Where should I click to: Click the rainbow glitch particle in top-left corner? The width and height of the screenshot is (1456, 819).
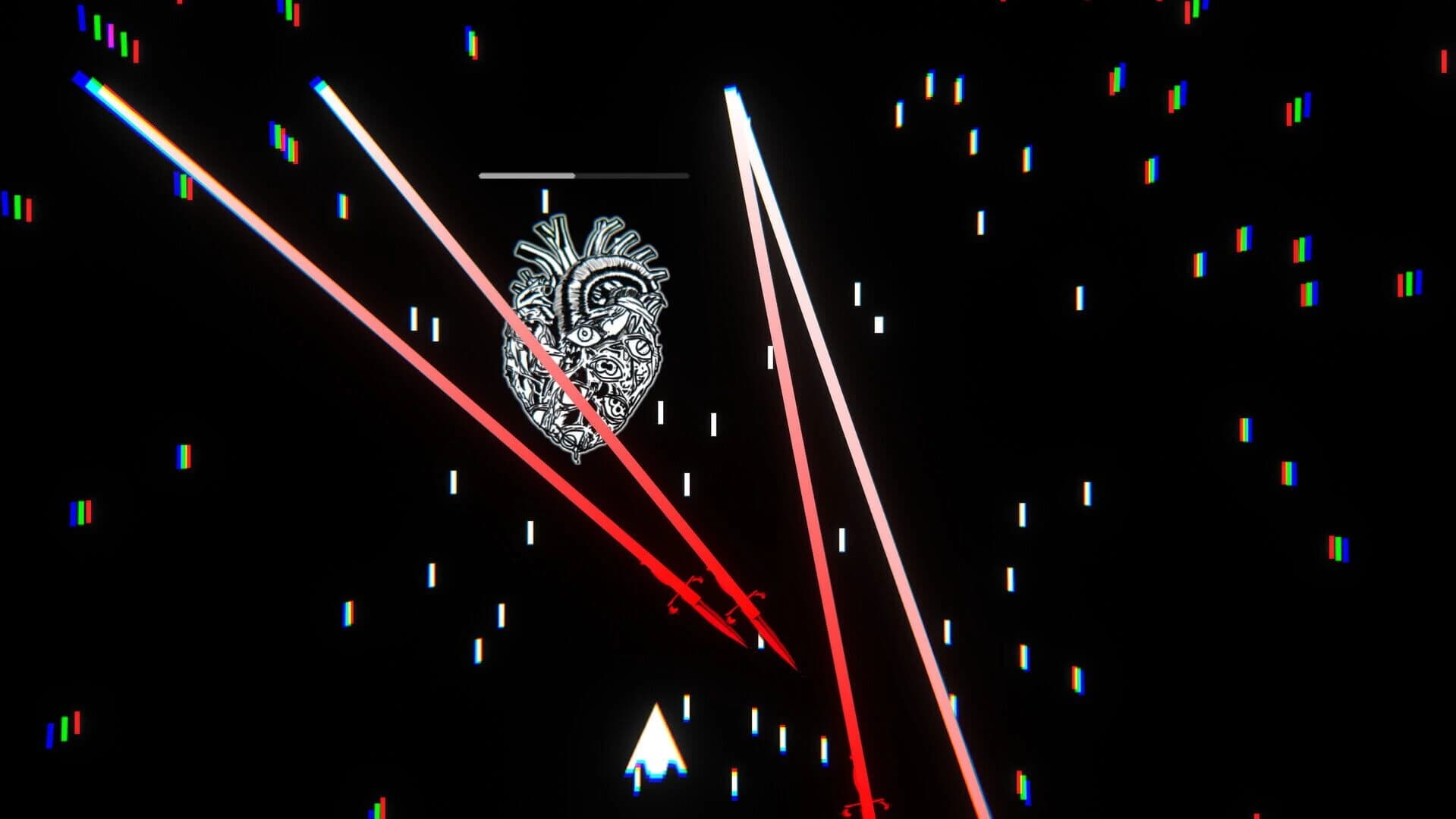[x=99, y=30]
